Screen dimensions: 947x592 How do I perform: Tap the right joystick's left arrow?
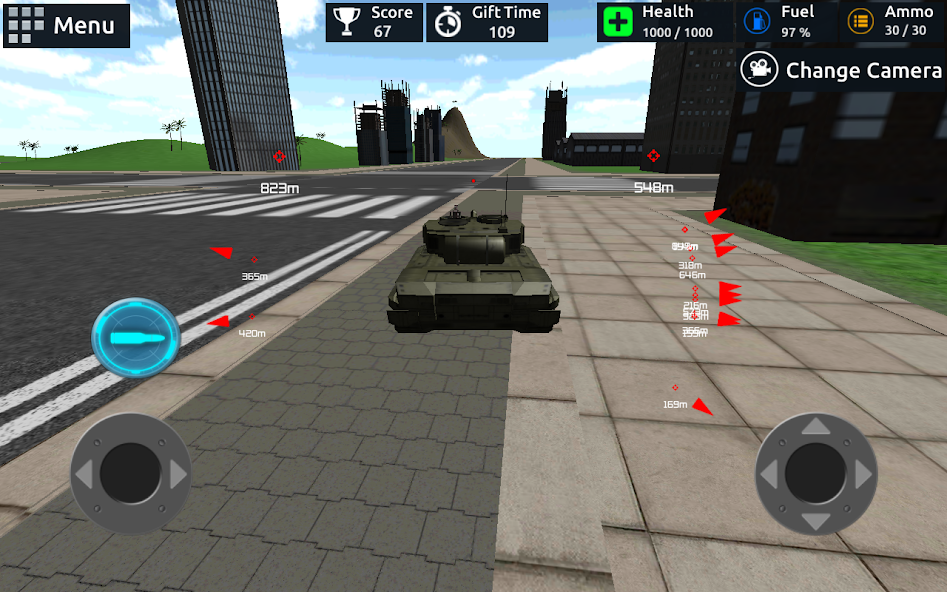click(x=769, y=474)
